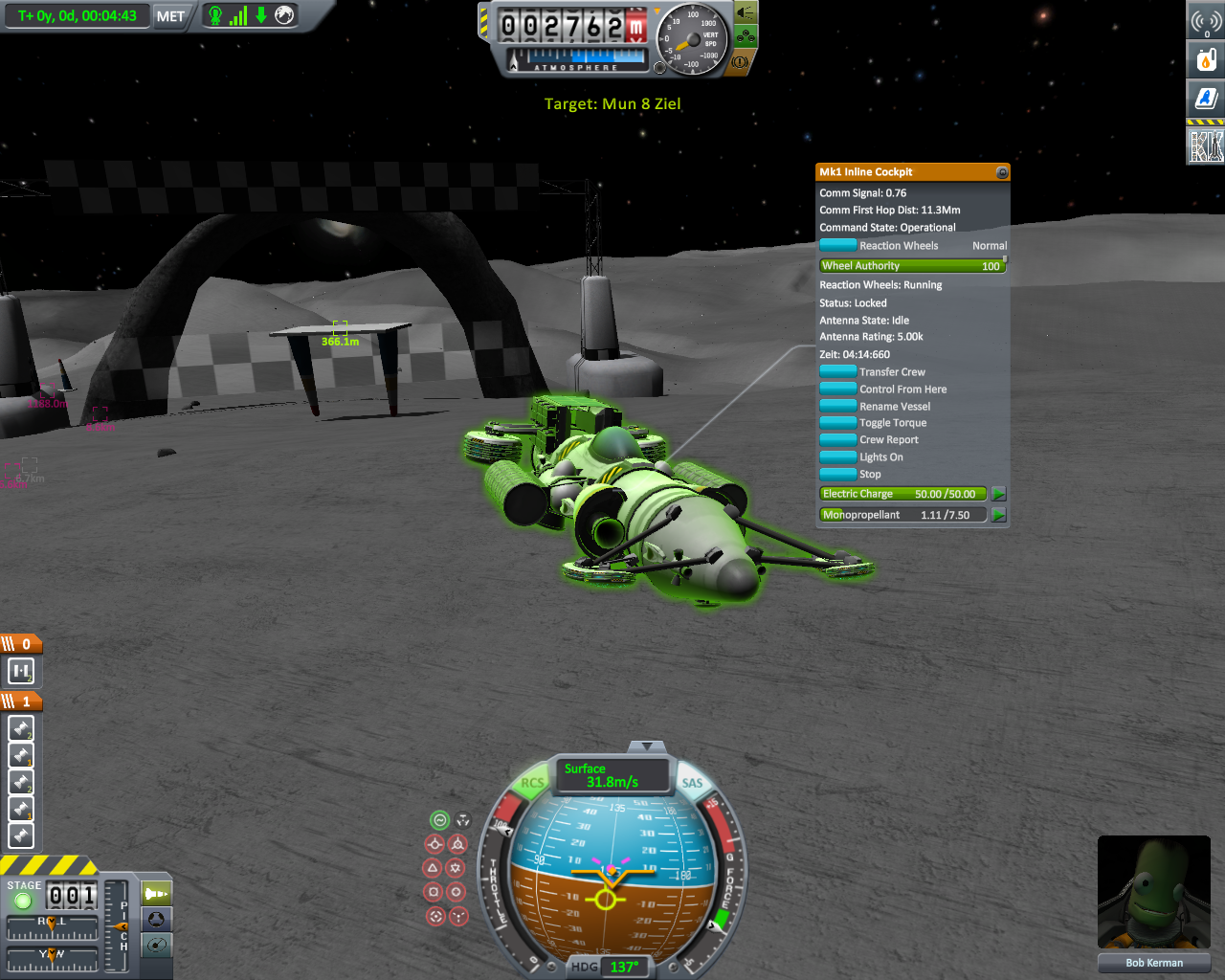This screenshot has width=1225, height=980.
Task: Collapse the navball with the top arrow
Action: coord(648,746)
